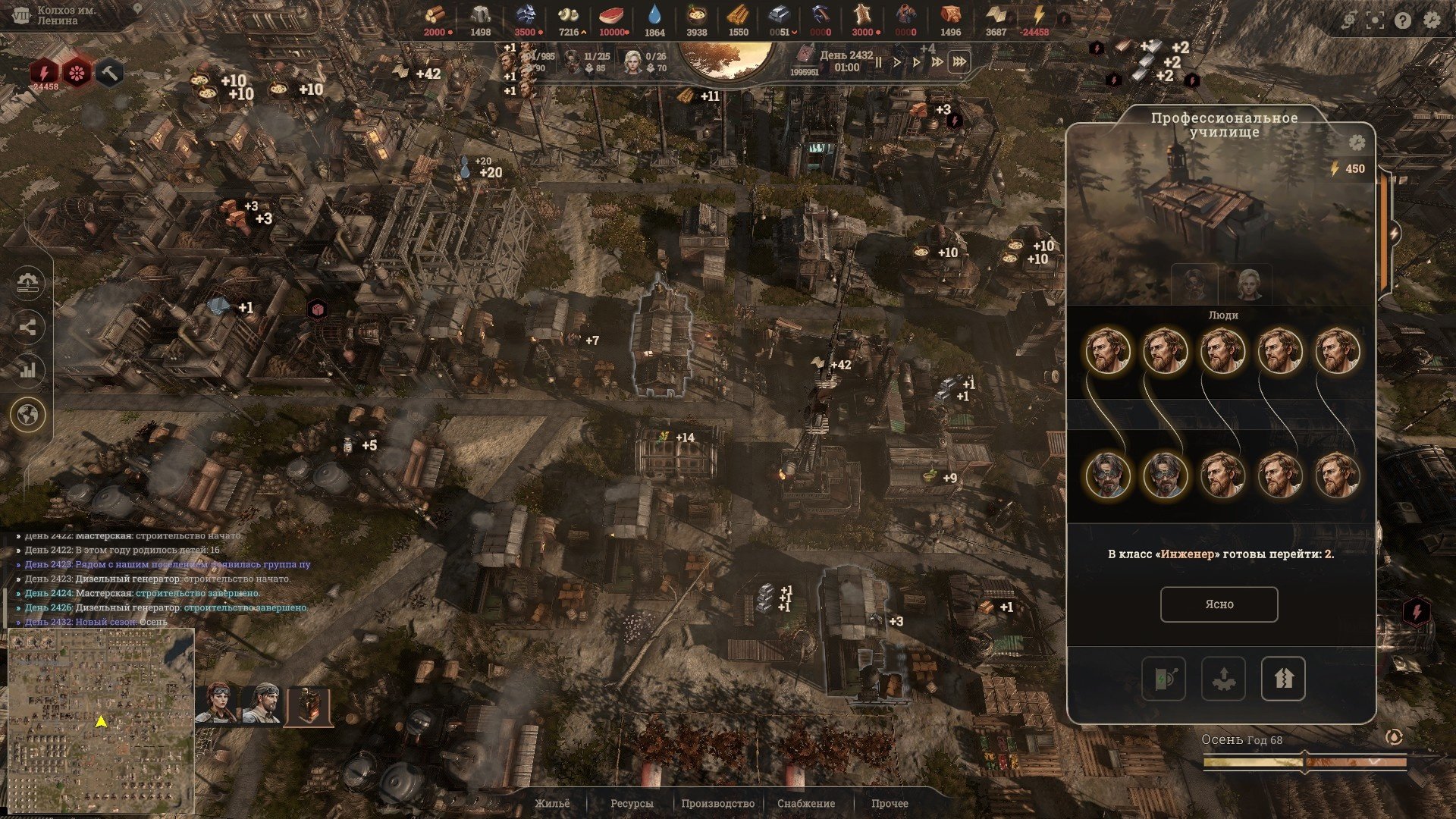Click the minimap
The height and width of the screenshot is (819, 1456).
[x=101, y=720]
